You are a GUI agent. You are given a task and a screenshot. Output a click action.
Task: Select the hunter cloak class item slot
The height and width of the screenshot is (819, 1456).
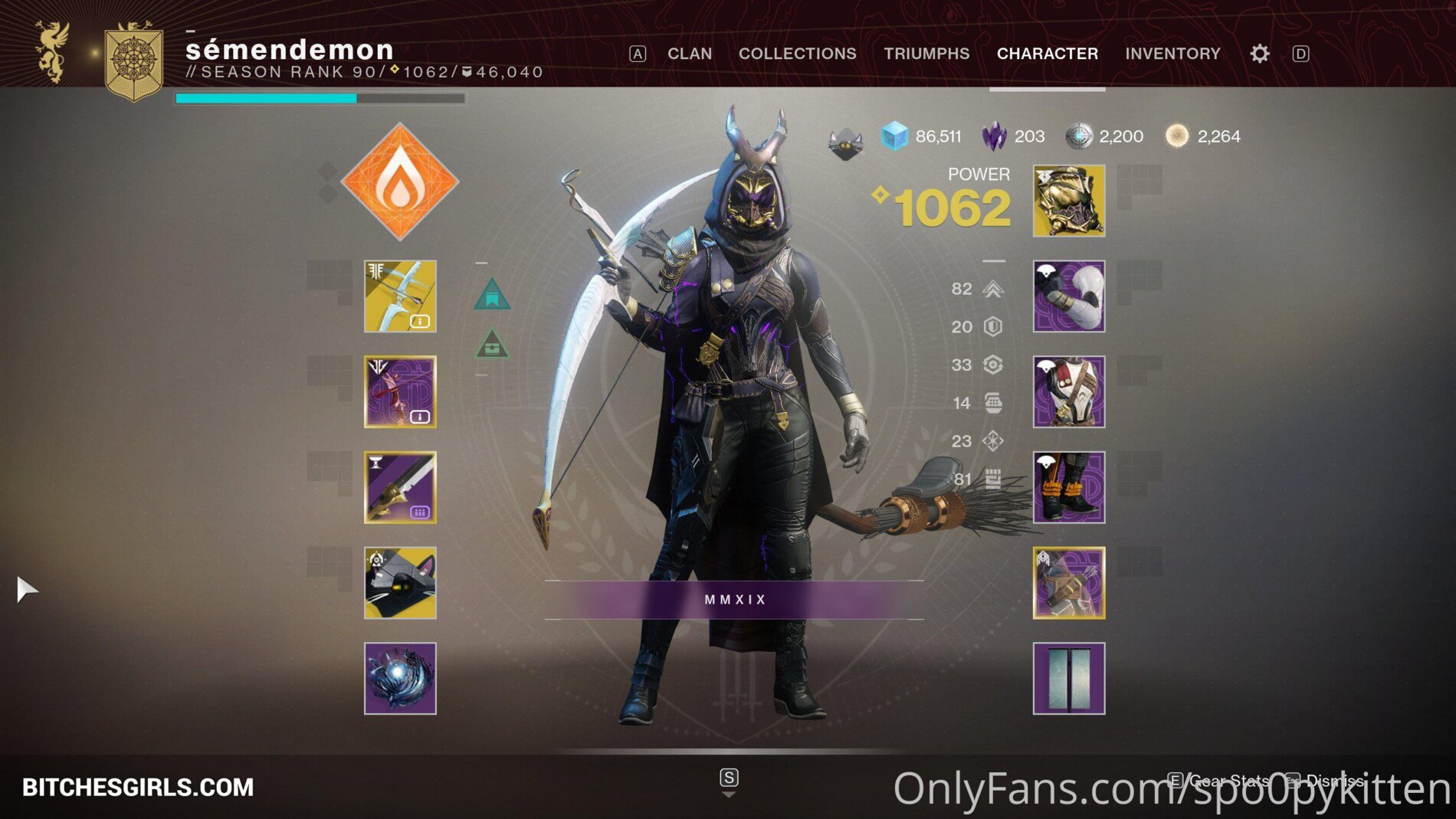1068,582
